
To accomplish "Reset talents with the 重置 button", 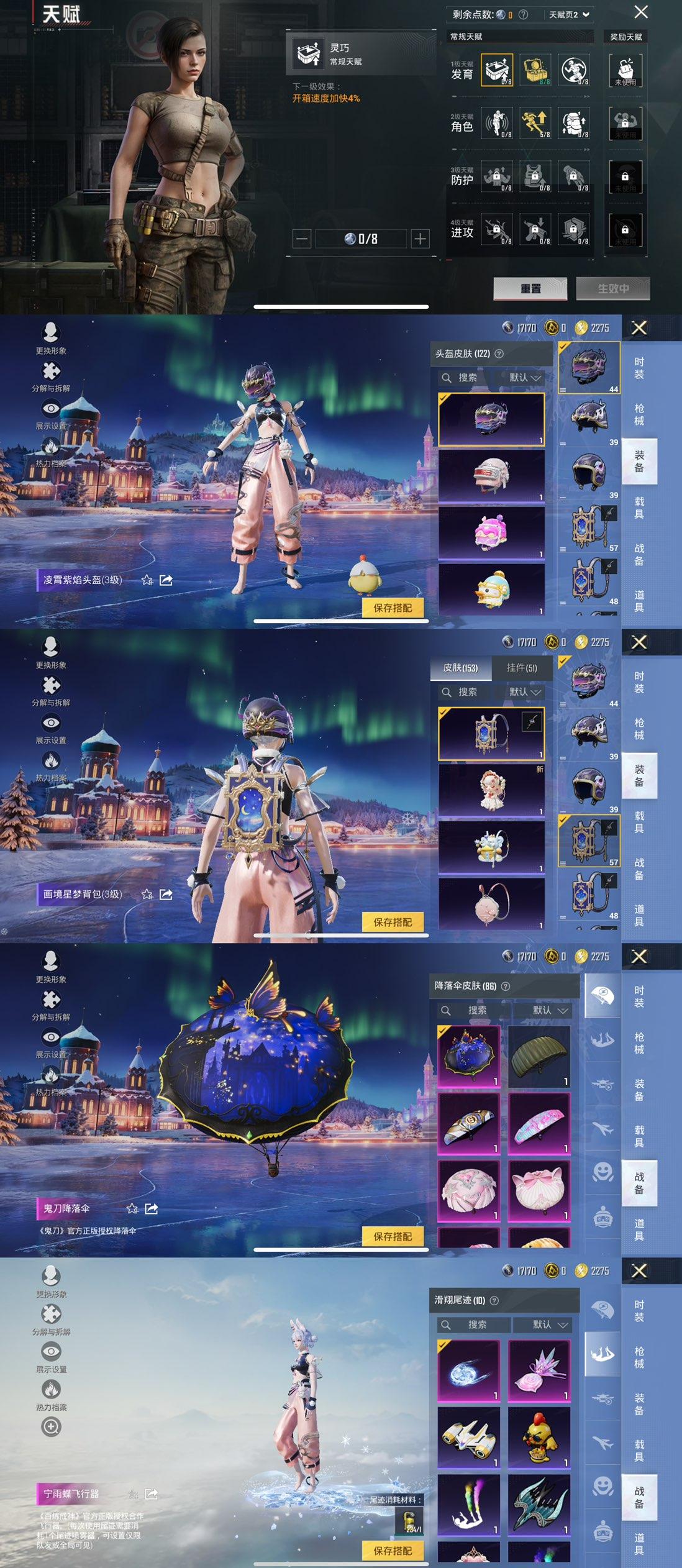I will coord(530,288).
